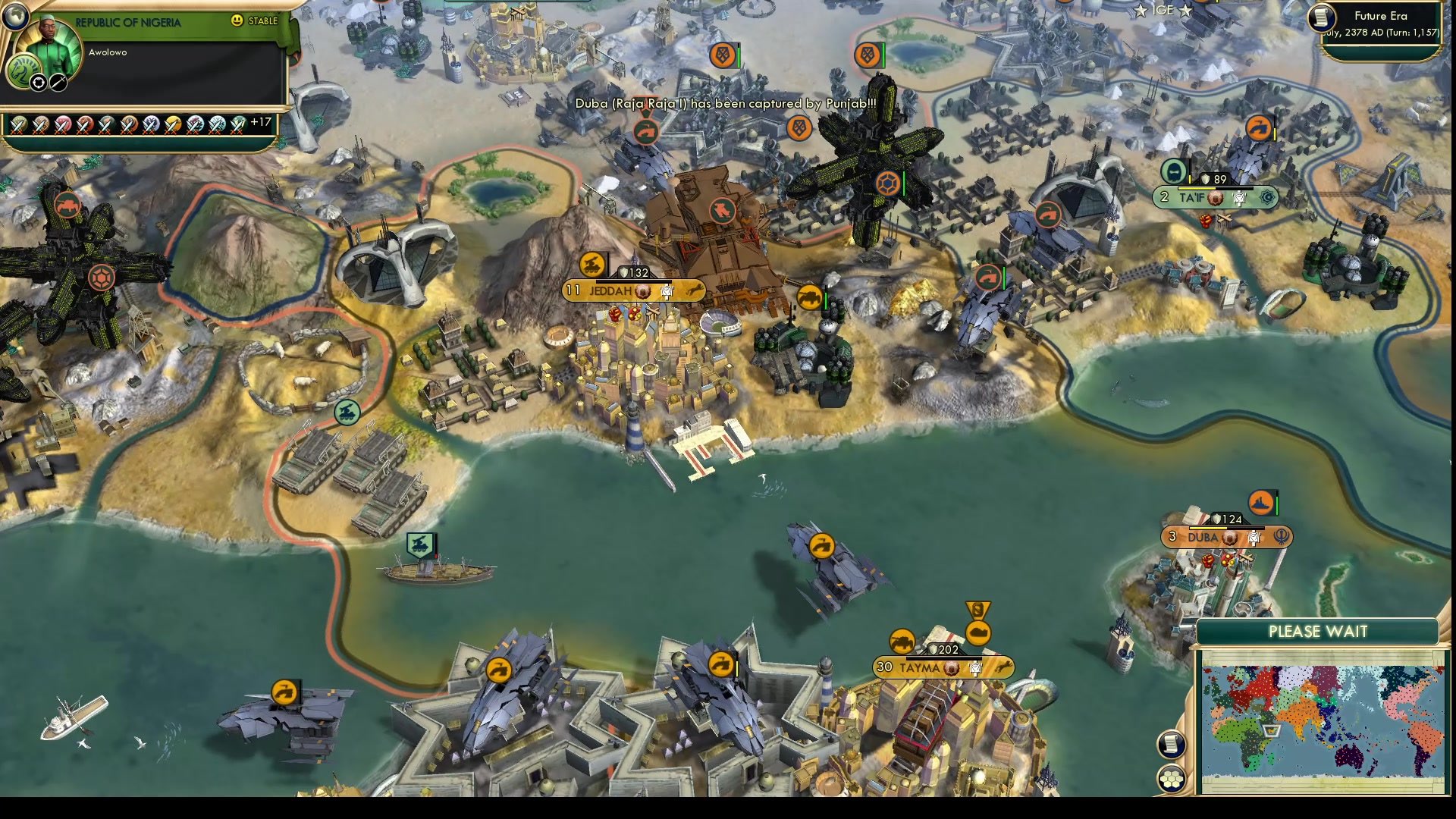This screenshot has width=1456, height=819.
Task: Click the Future Era scroll icon
Action: click(1319, 17)
